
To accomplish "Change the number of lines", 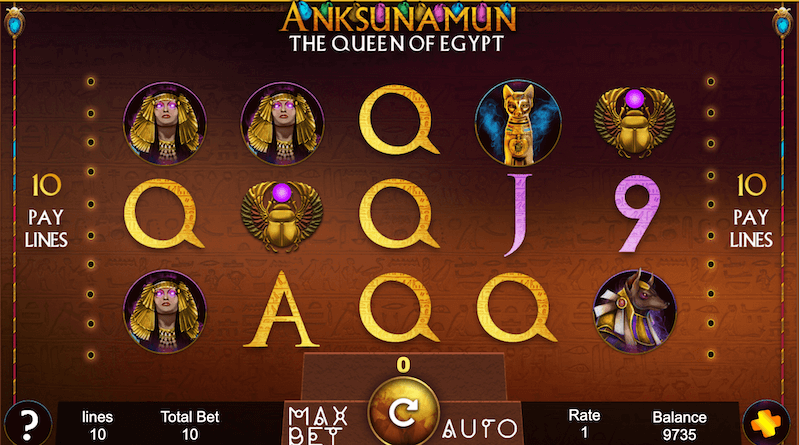I will [x=97, y=424].
